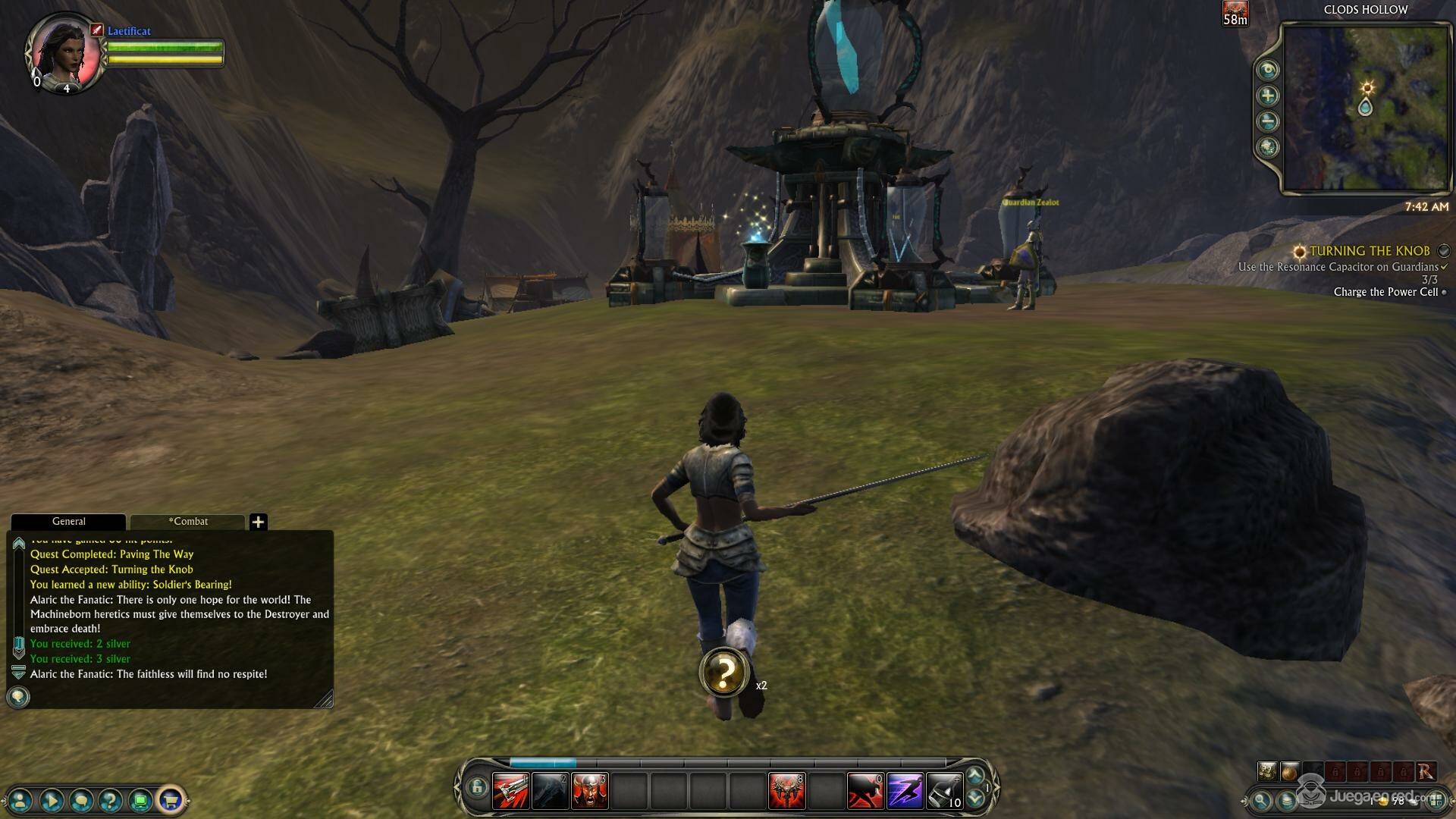
Task: Open the help question mark menu
Action: click(110, 799)
